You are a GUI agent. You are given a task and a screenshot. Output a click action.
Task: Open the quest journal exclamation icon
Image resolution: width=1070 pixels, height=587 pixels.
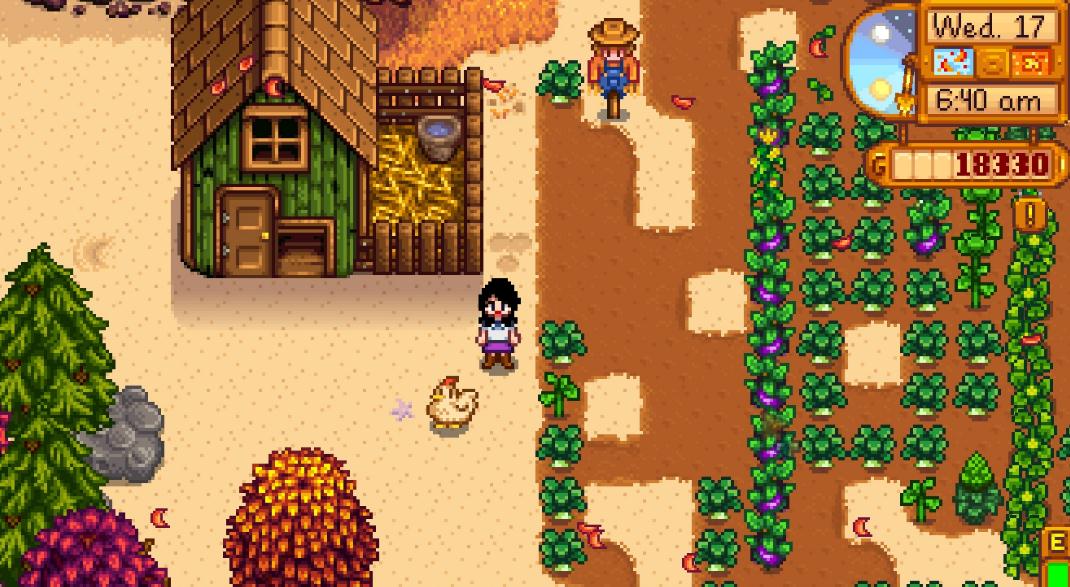(x=1029, y=213)
